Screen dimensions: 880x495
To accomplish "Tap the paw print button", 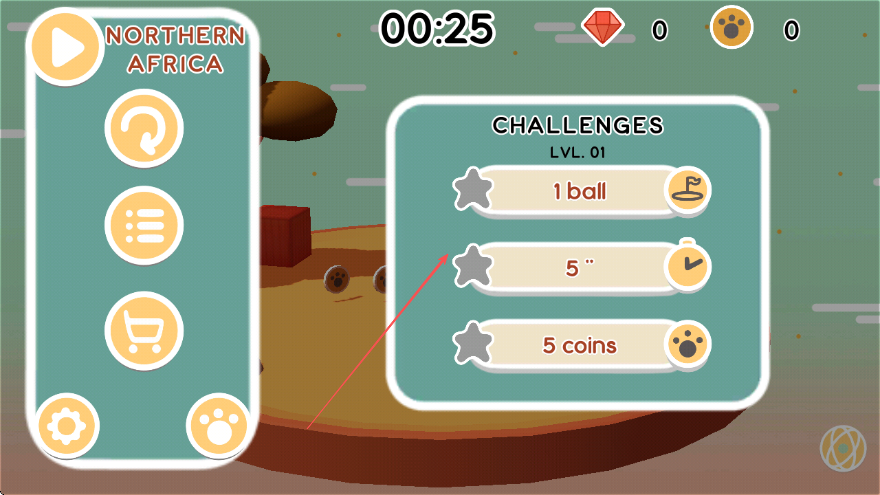I will (x=217, y=428).
